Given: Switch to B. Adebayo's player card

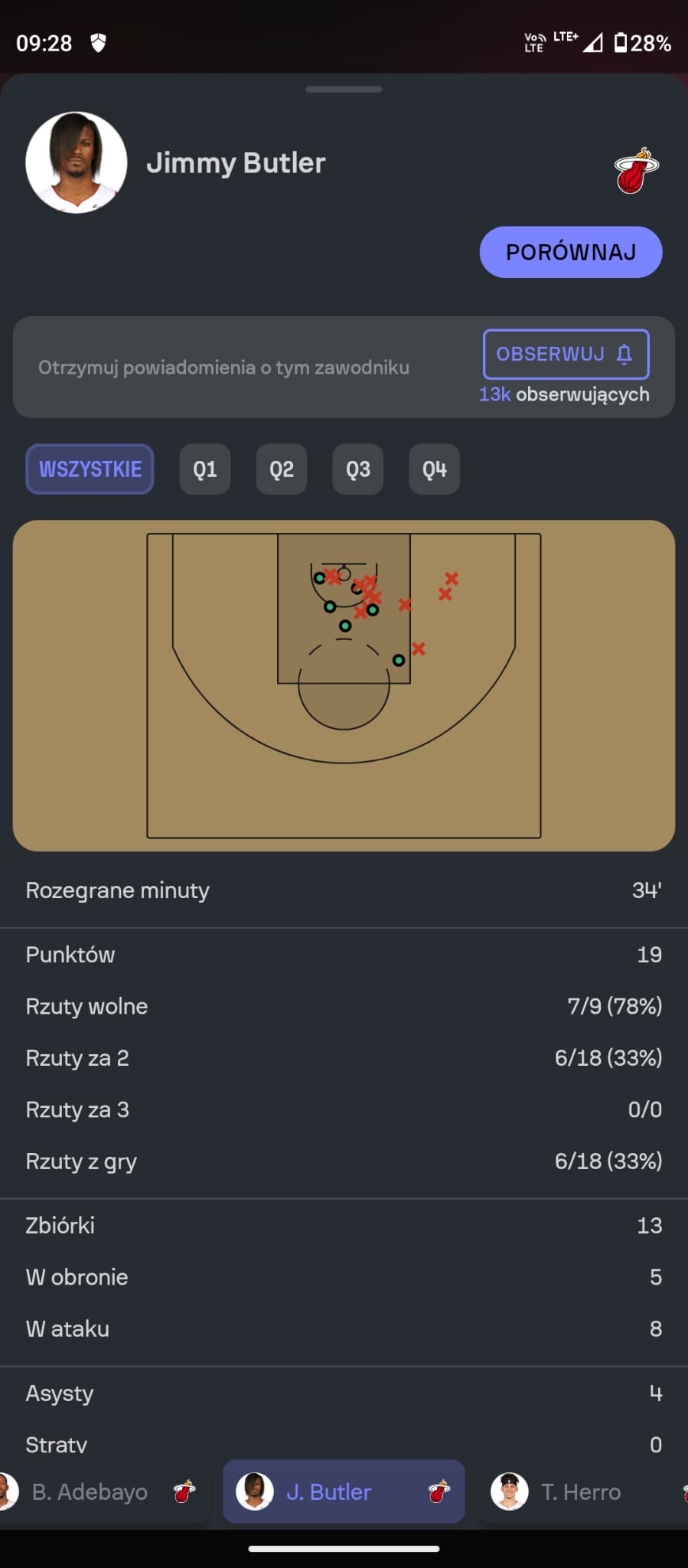Looking at the screenshot, I should pos(99,1491).
